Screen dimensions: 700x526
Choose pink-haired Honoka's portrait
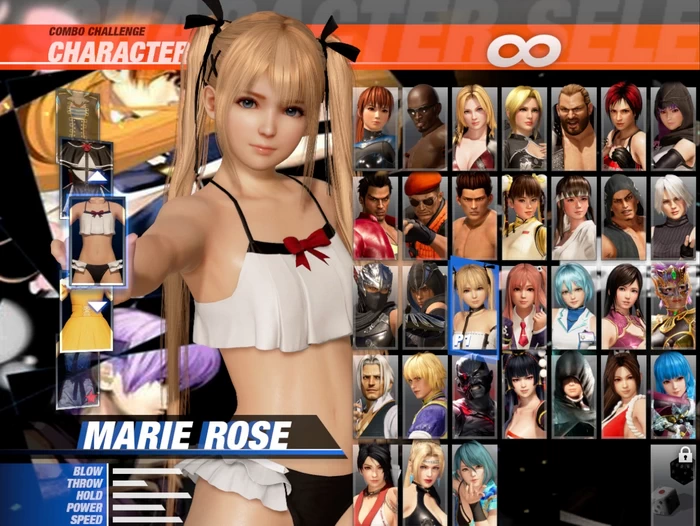click(x=524, y=305)
